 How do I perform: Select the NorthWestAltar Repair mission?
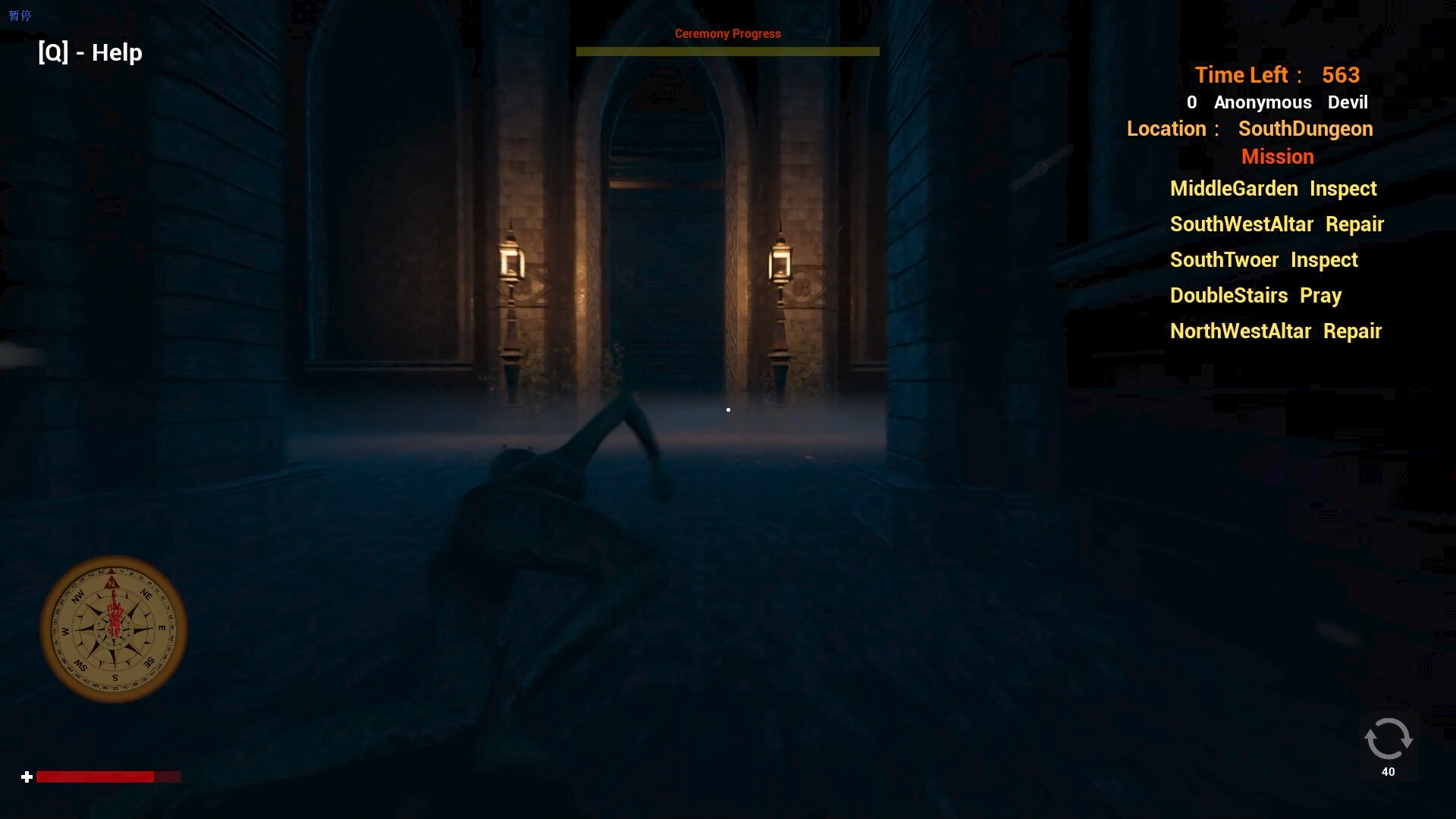(x=1276, y=331)
